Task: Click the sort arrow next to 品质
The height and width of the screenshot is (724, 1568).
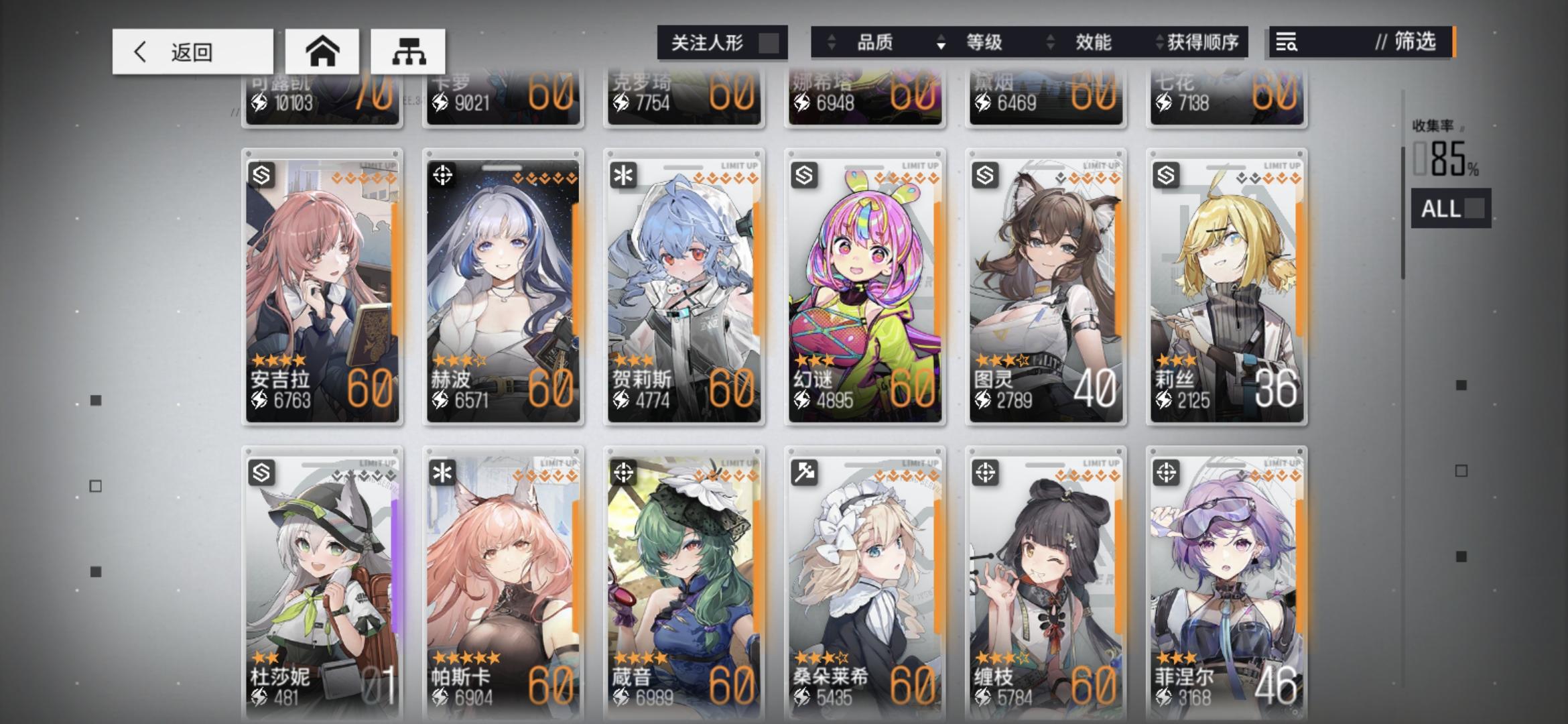Action: 833,43
